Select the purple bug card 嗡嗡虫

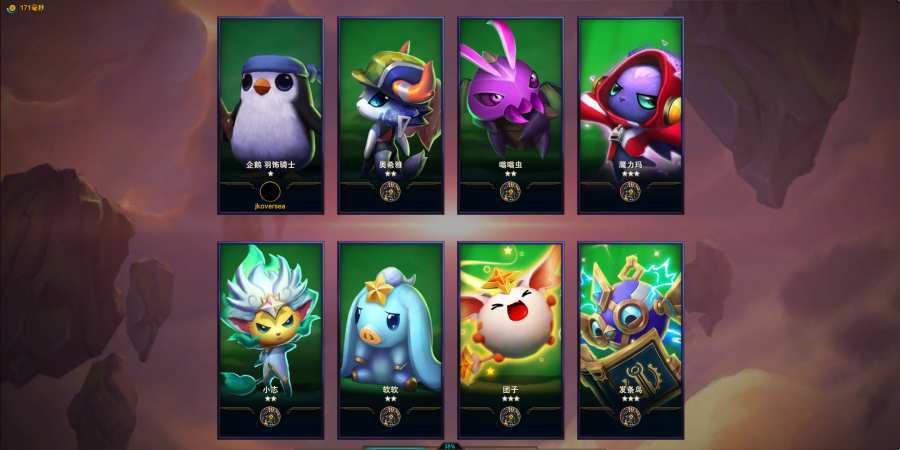(x=510, y=115)
